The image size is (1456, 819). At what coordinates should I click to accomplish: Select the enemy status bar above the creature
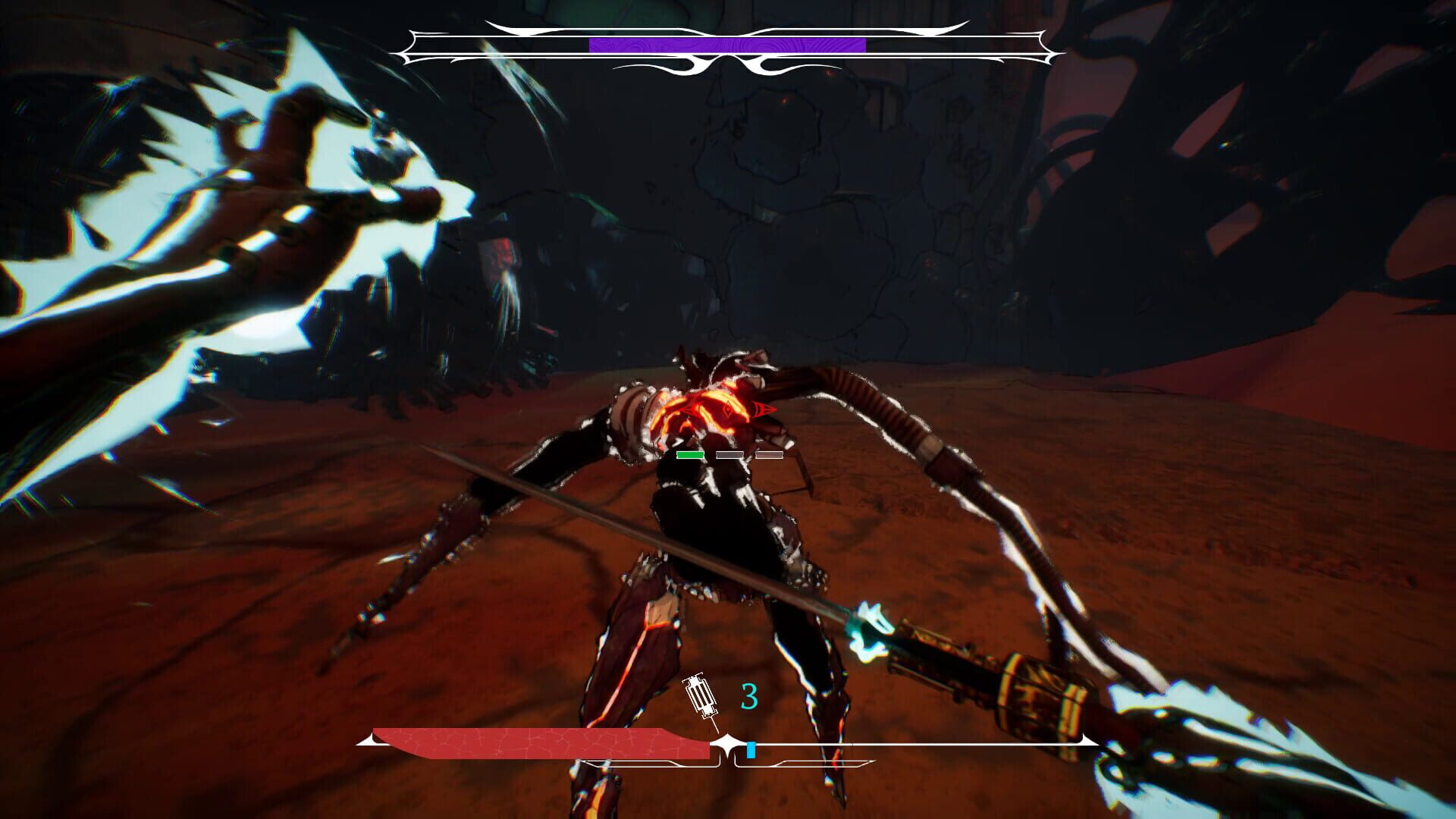click(728, 456)
